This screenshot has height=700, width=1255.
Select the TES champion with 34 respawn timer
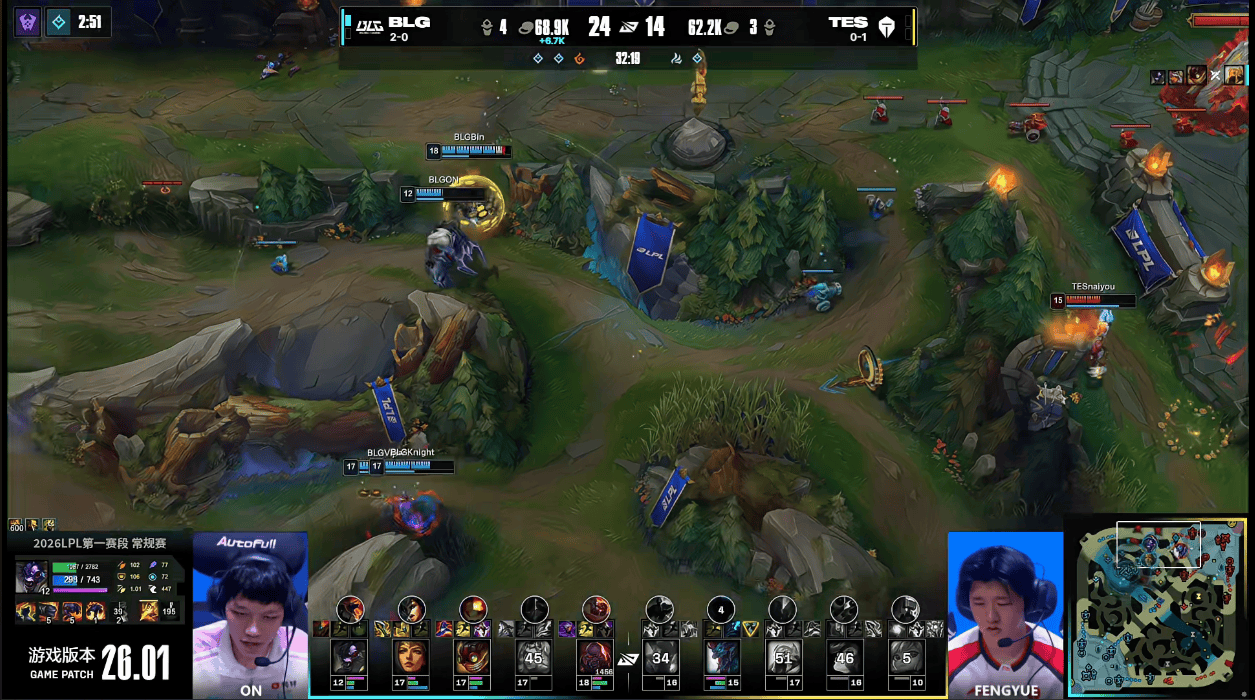click(x=659, y=658)
